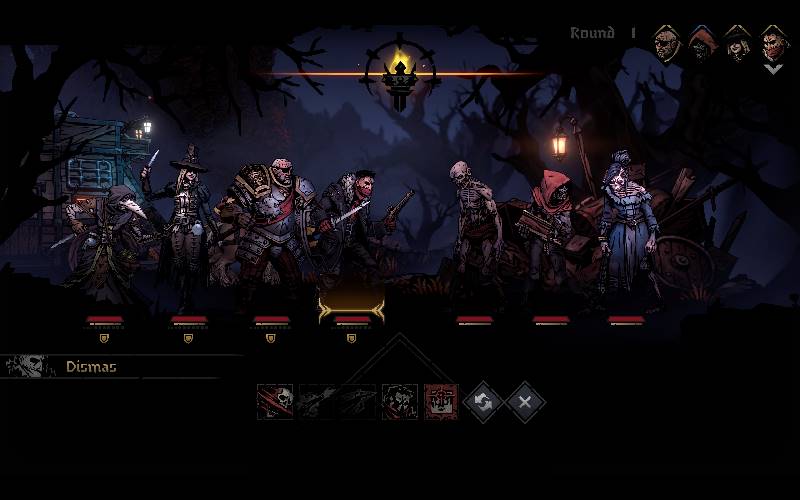Image resolution: width=800 pixels, height=500 pixels.
Task: Click the swap position arrows button
Action: coord(483,402)
